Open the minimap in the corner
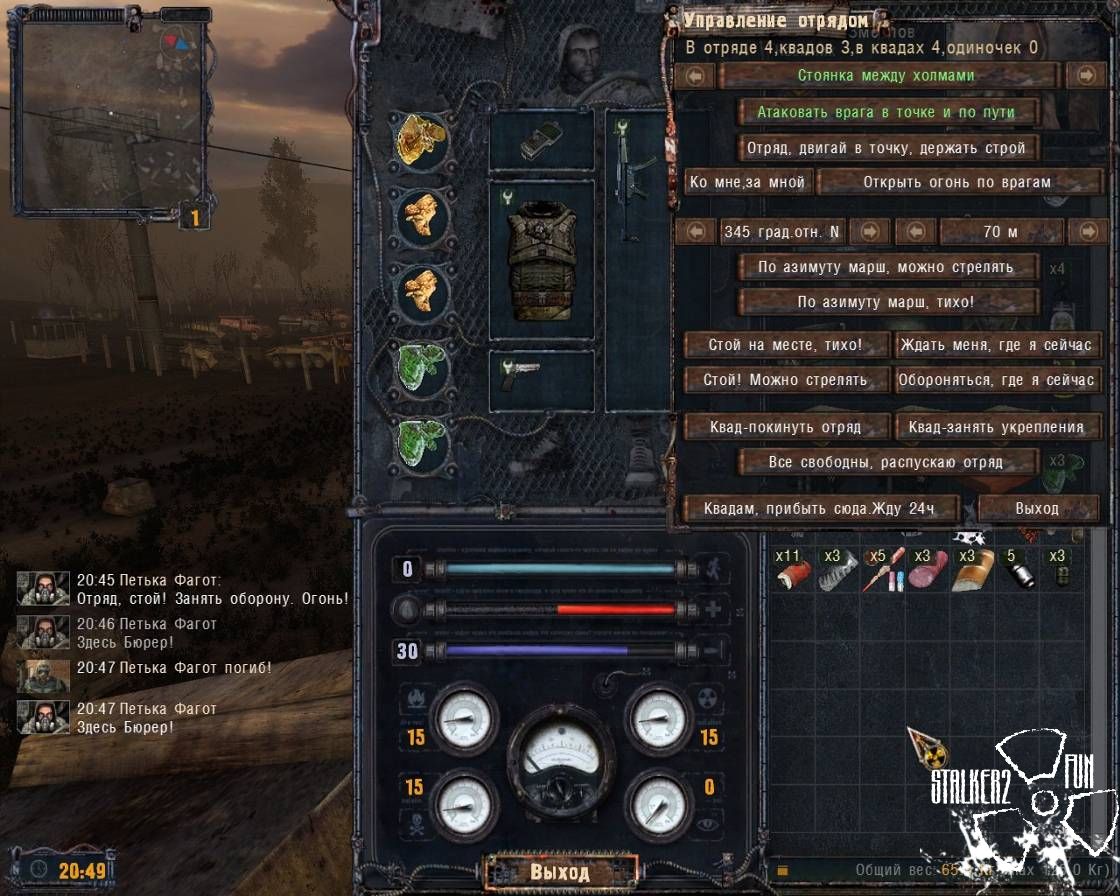Image resolution: width=1120 pixels, height=896 pixels. pos(110,115)
